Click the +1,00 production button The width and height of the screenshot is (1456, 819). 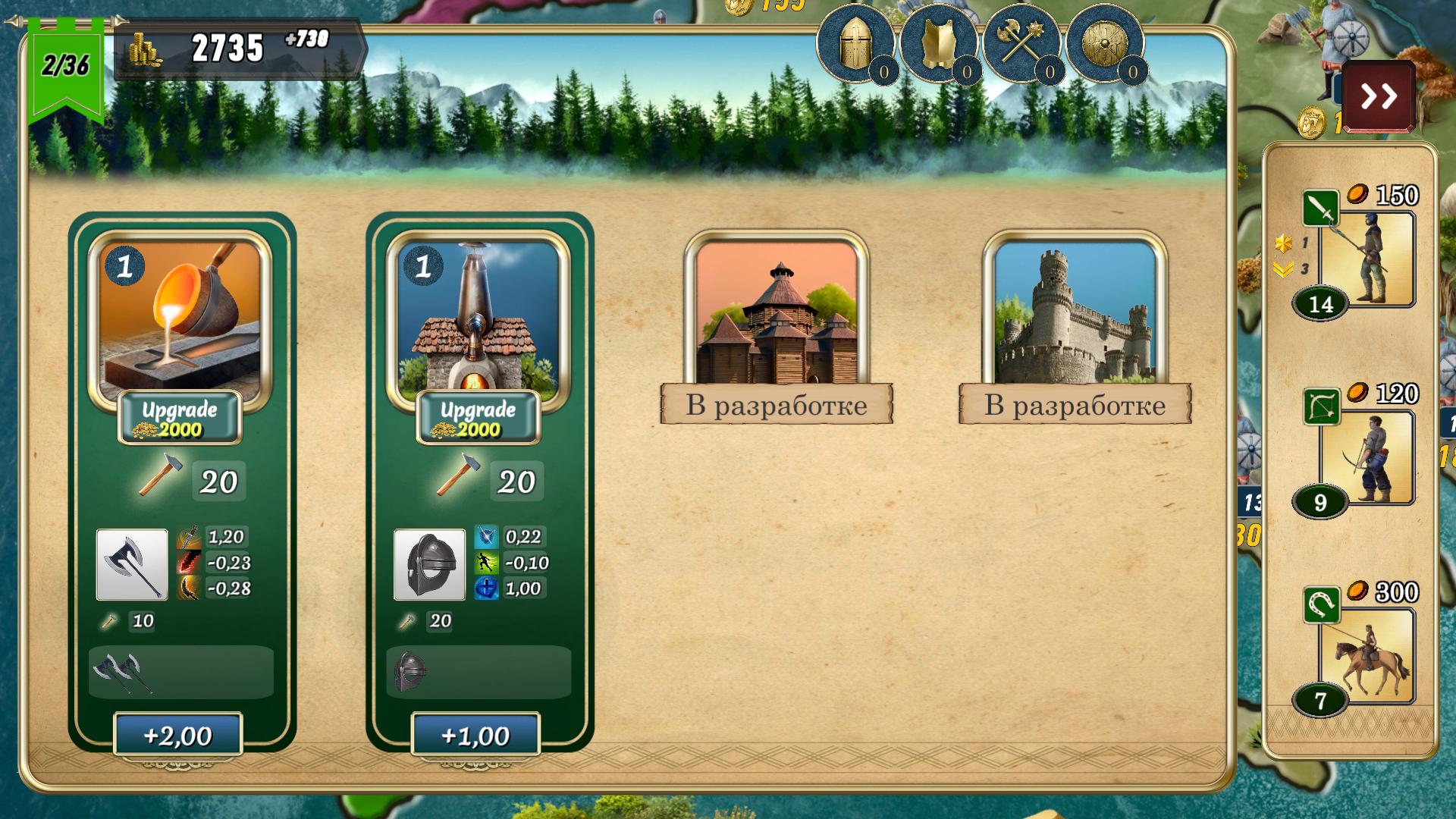click(x=475, y=735)
